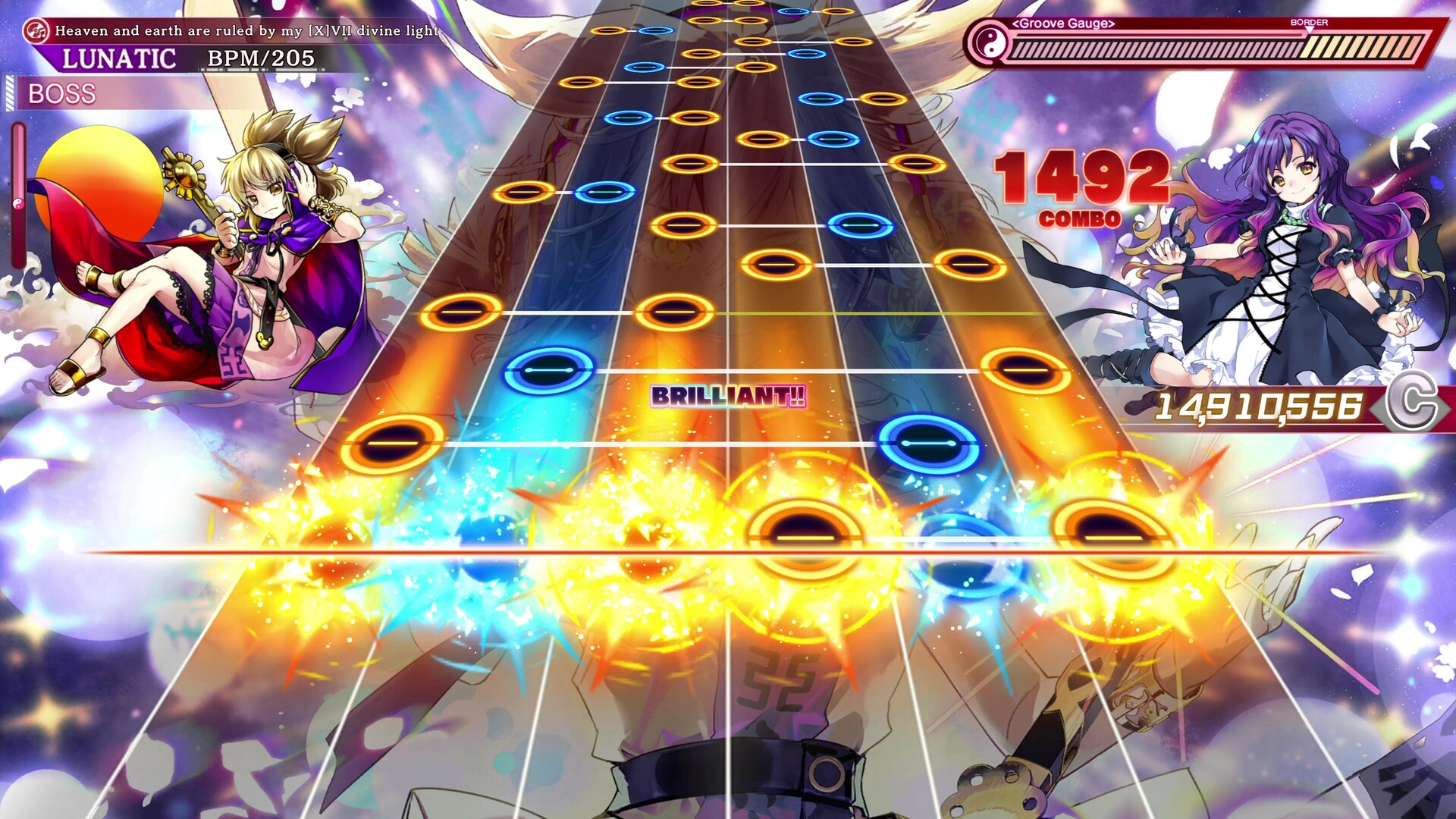Select the music note icon before the song title
This screenshot has width=1456, height=819.
pyautogui.click(x=36, y=31)
